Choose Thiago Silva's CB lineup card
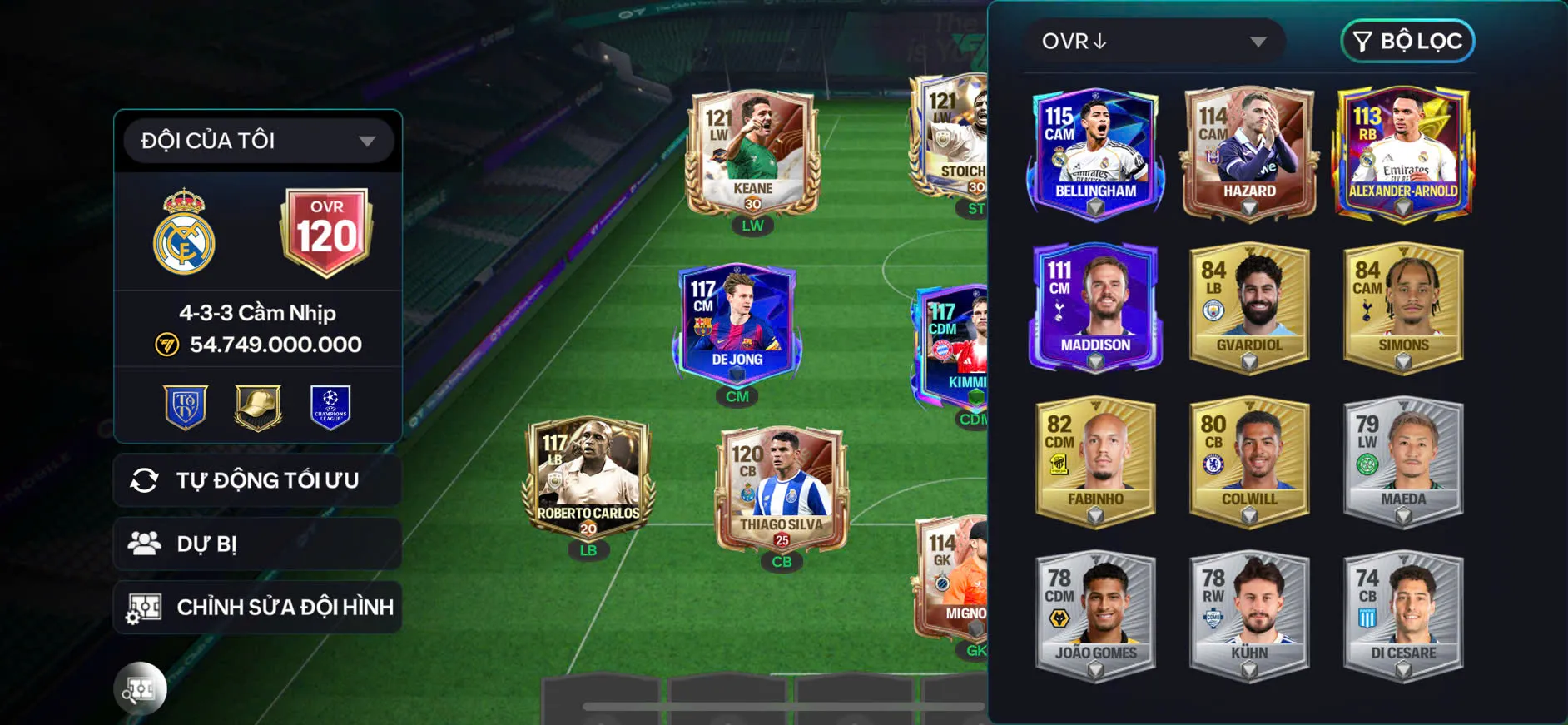 [782, 489]
